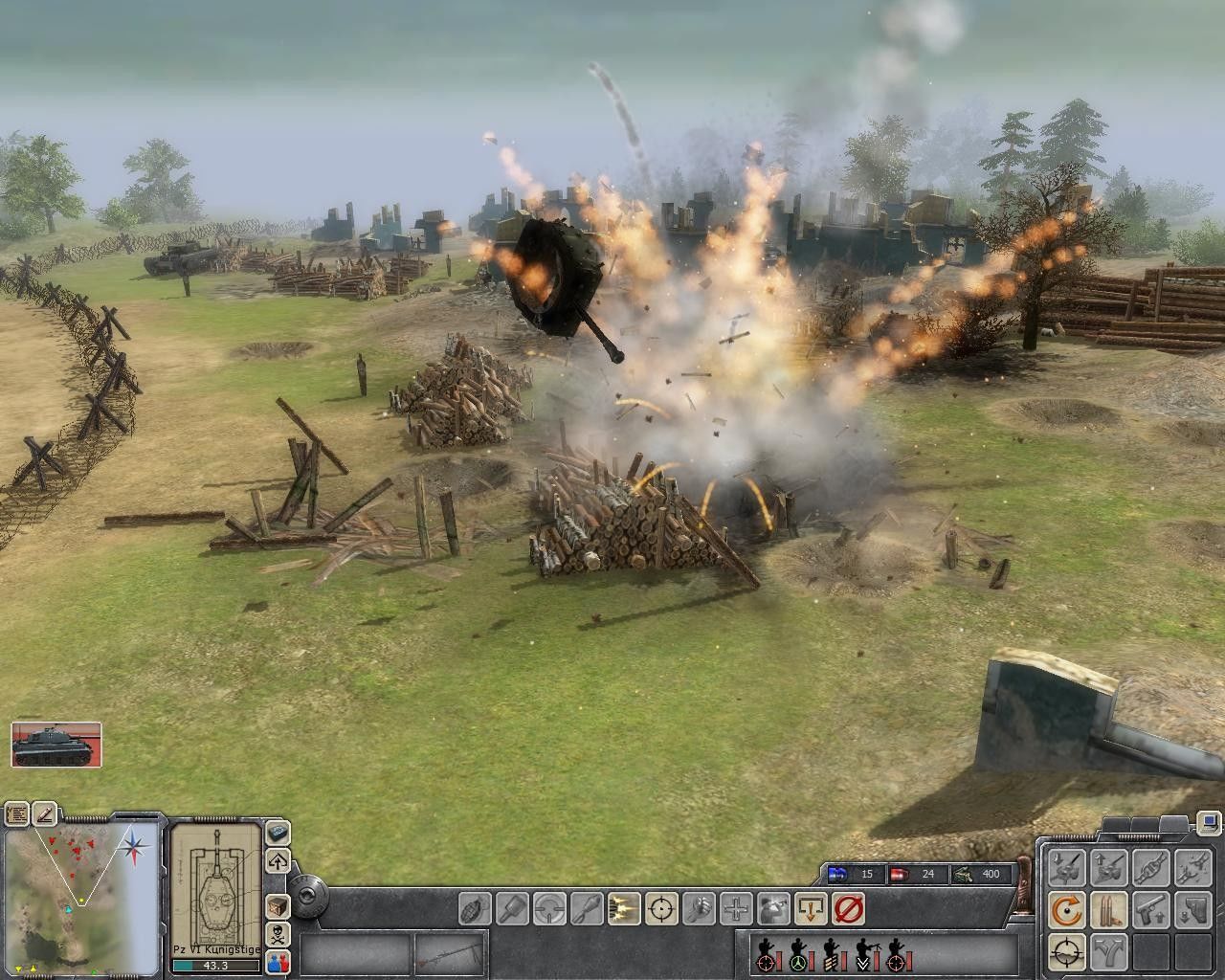The width and height of the screenshot is (1225, 980).
Task: Open the crate inventory button
Action: pyautogui.click(x=278, y=905)
